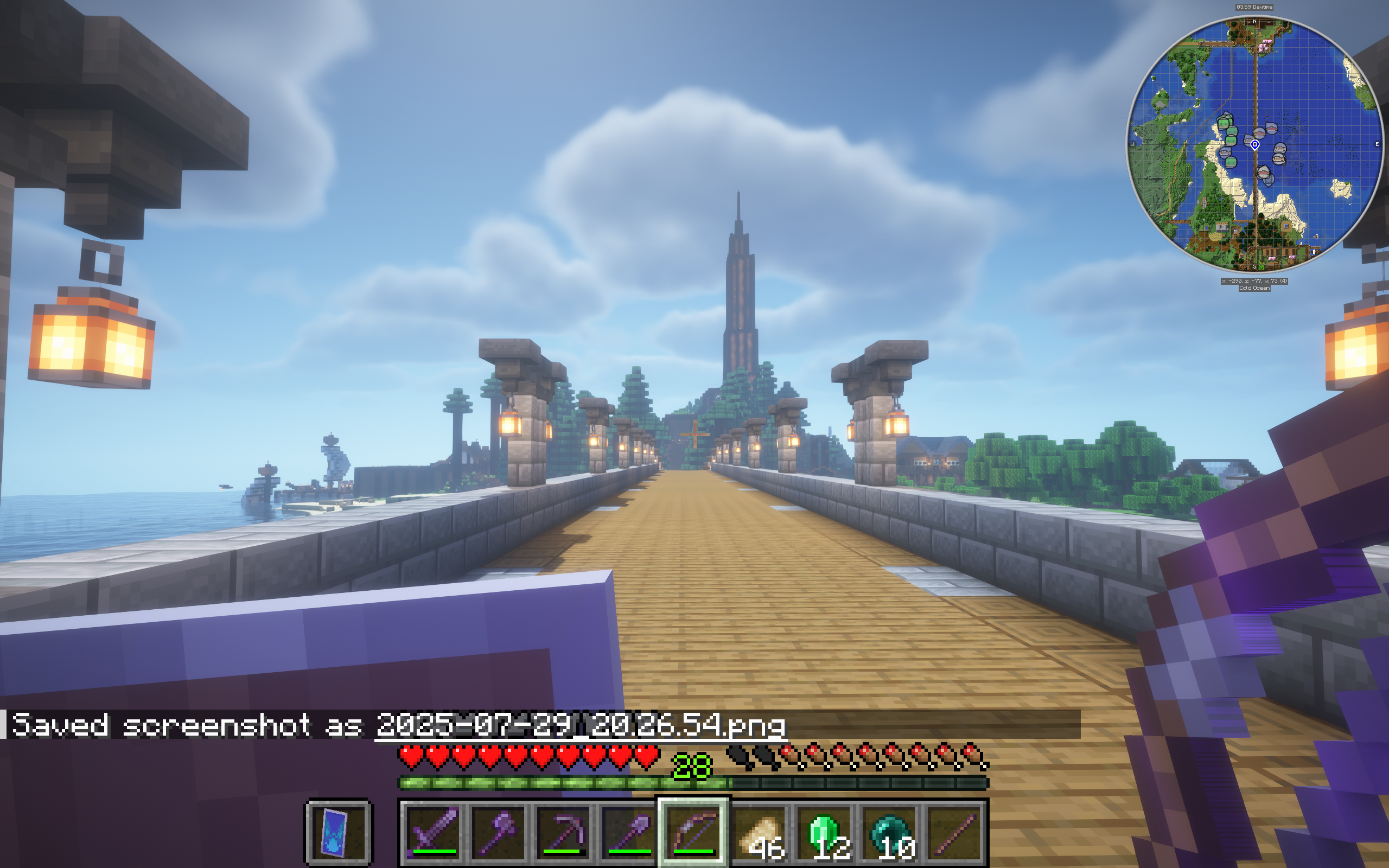Switch to the enchanted shovel slot
The height and width of the screenshot is (868, 1389).
(x=629, y=831)
